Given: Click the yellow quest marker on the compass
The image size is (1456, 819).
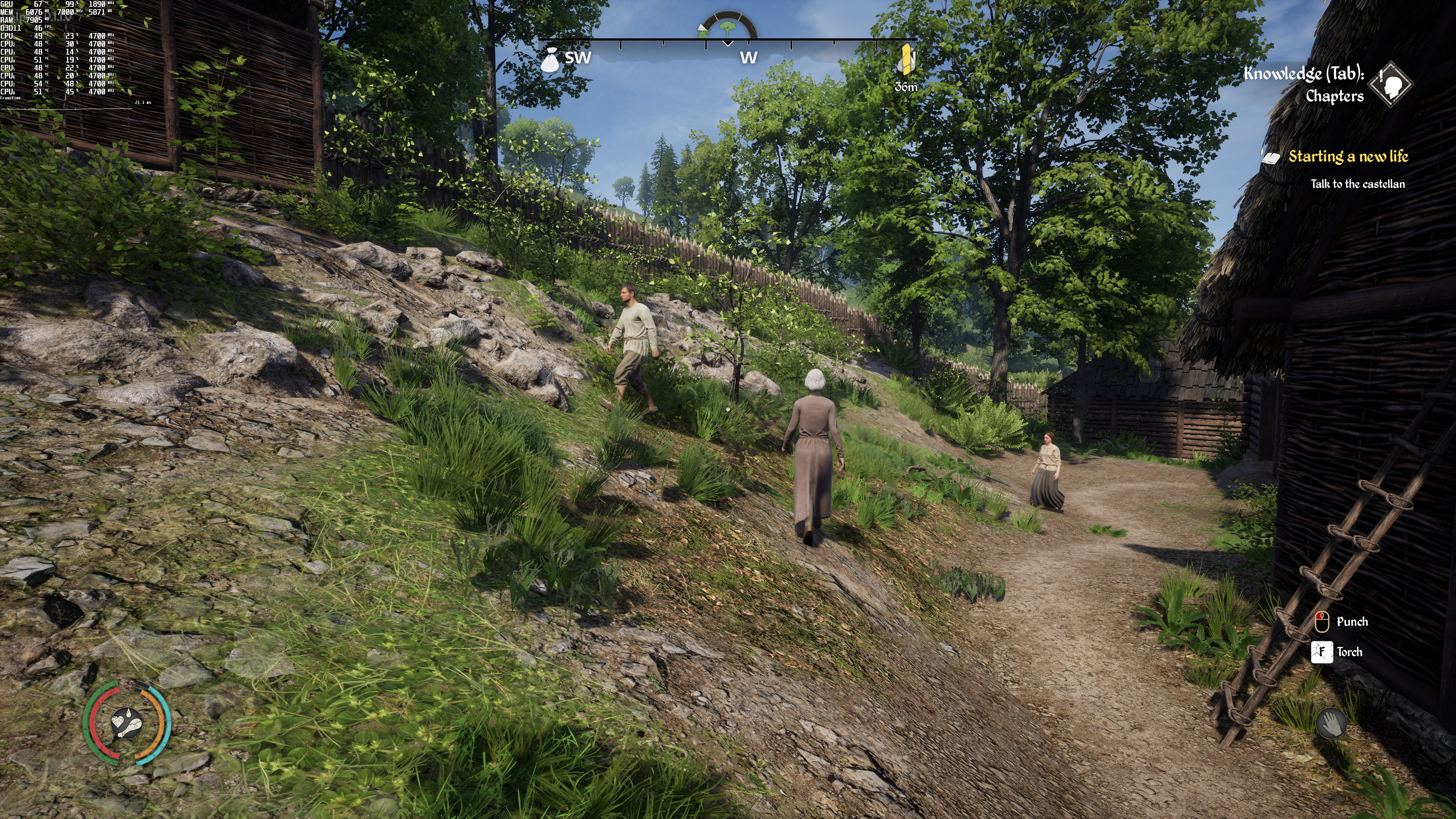Looking at the screenshot, I should click(907, 60).
